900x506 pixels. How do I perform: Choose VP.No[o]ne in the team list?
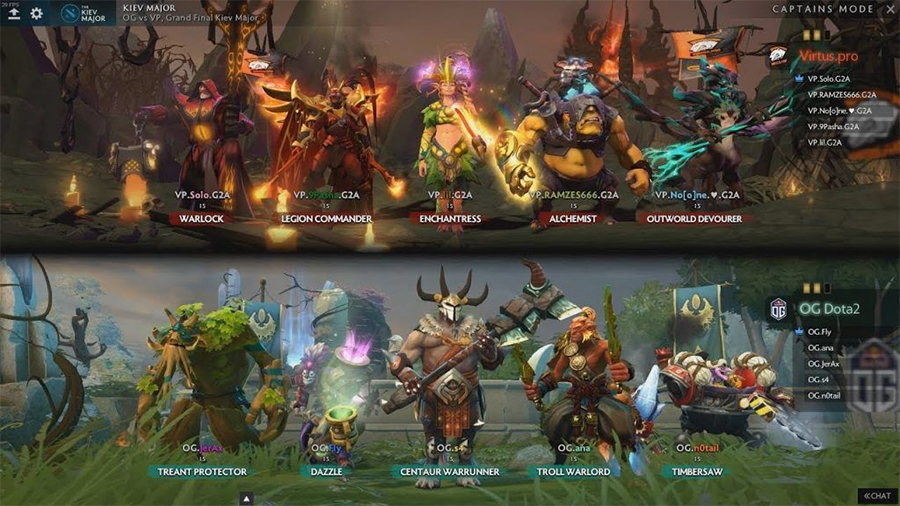pos(839,111)
